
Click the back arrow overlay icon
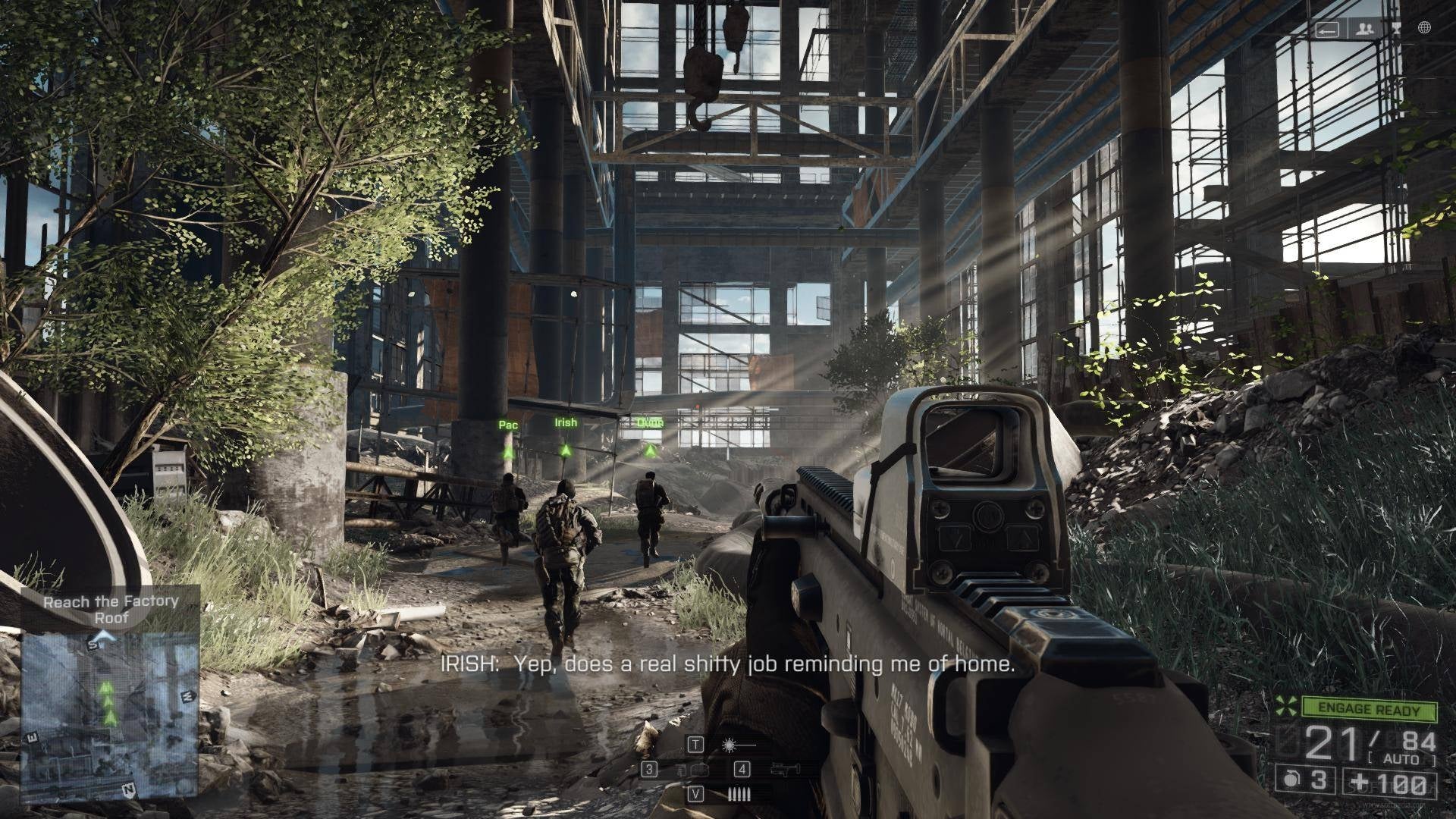click(x=1327, y=30)
